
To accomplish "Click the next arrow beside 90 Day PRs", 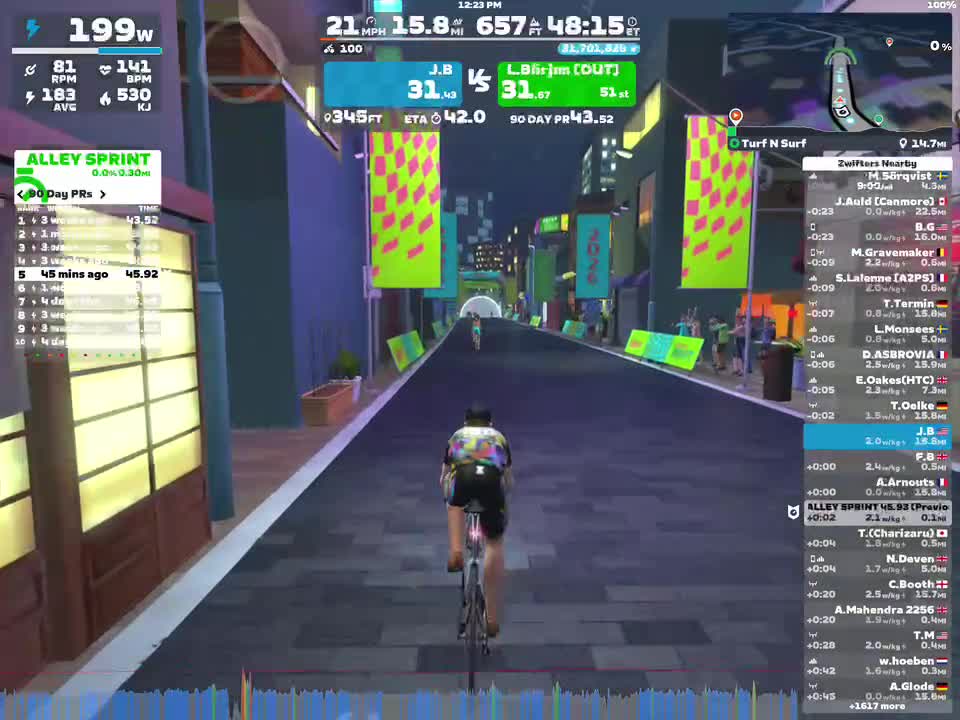I will coord(103,194).
